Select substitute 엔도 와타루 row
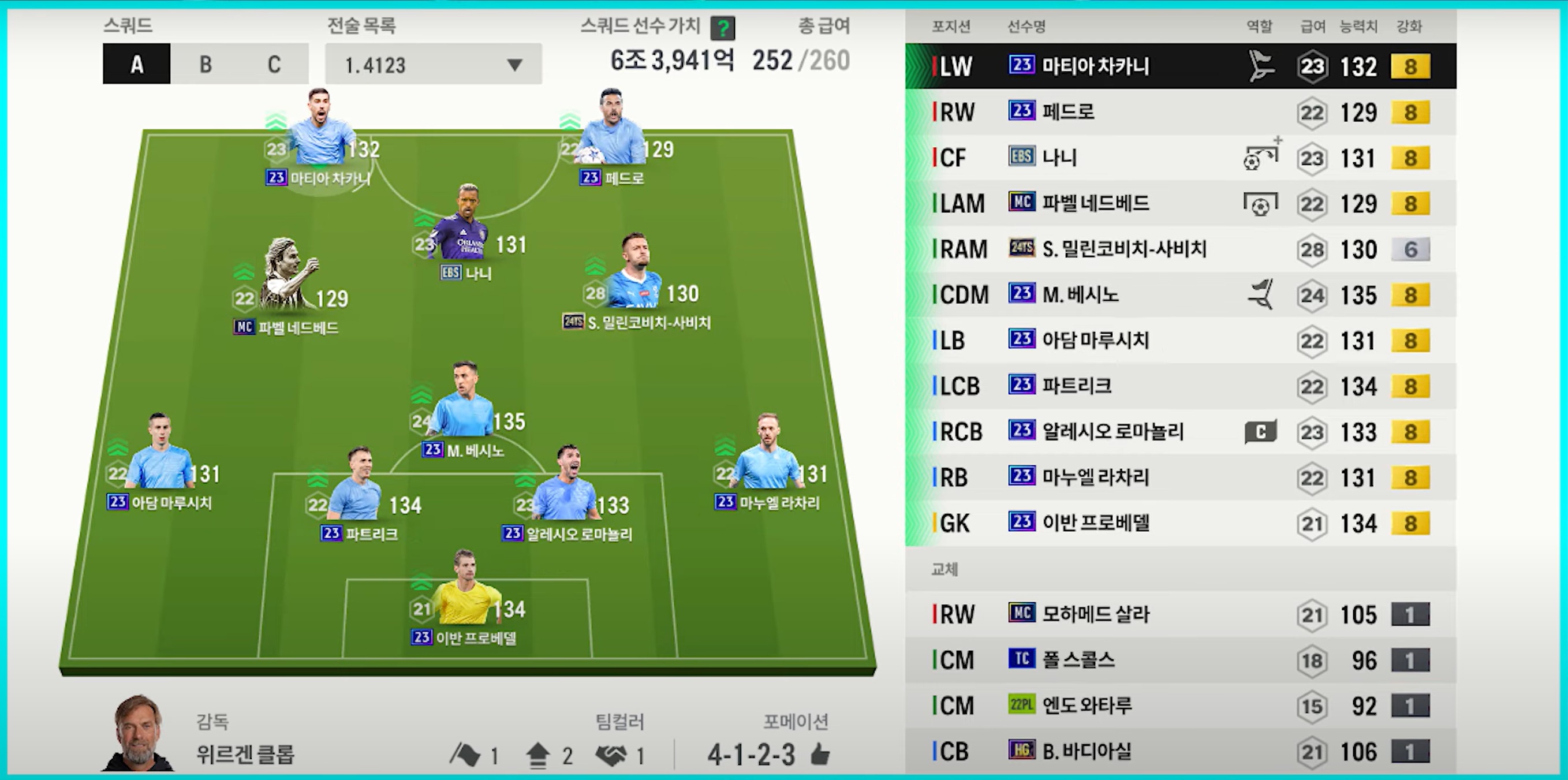This screenshot has height=780, width=1568. pos(1179,706)
